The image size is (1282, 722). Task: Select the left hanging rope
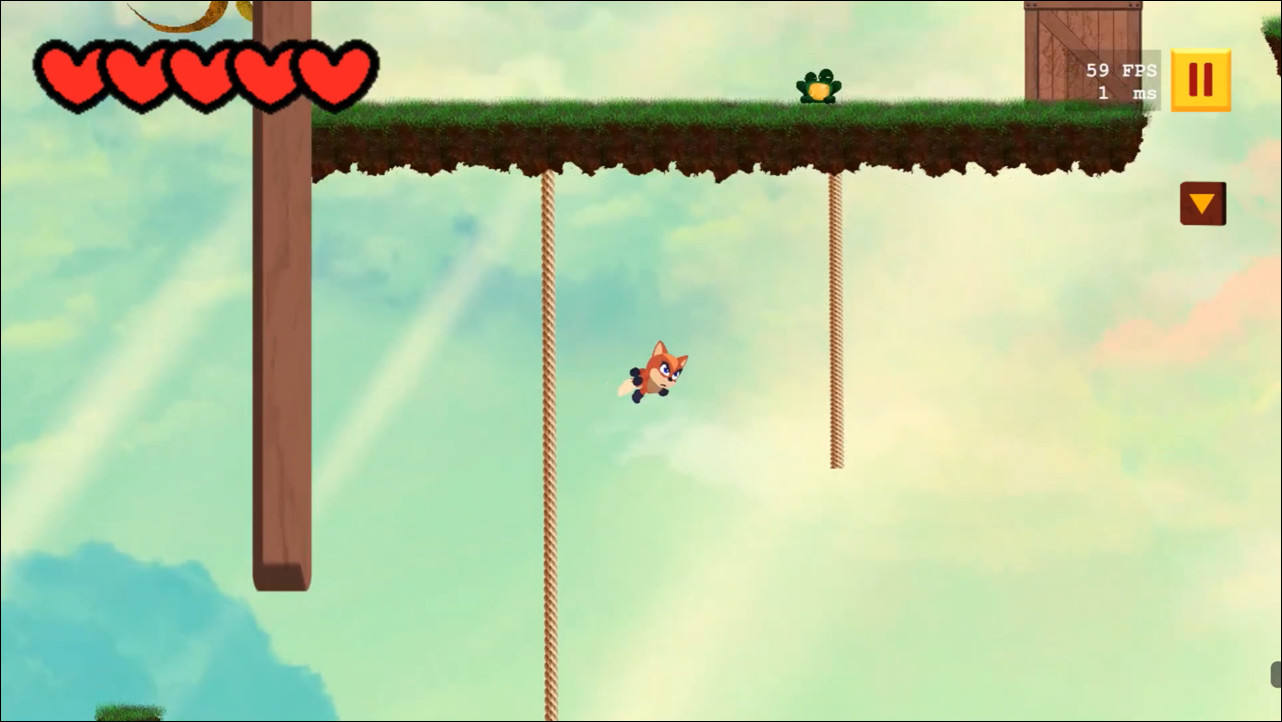548,400
